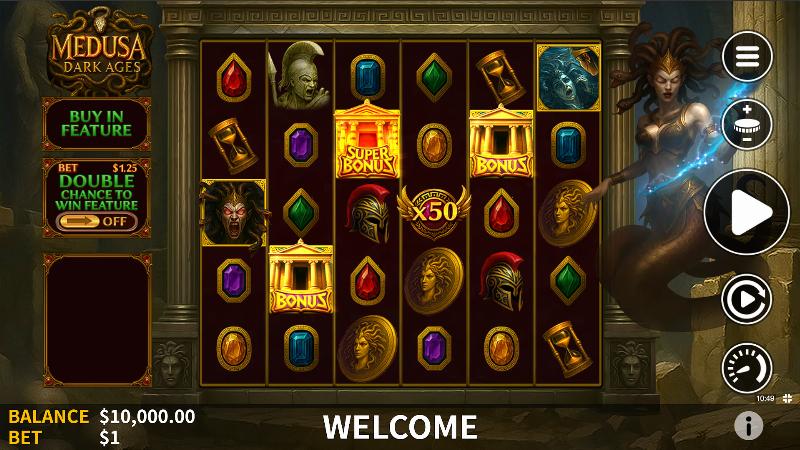The height and width of the screenshot is (450, 800).
Task: Open the hamburger menu
Action: click(747, 56)
